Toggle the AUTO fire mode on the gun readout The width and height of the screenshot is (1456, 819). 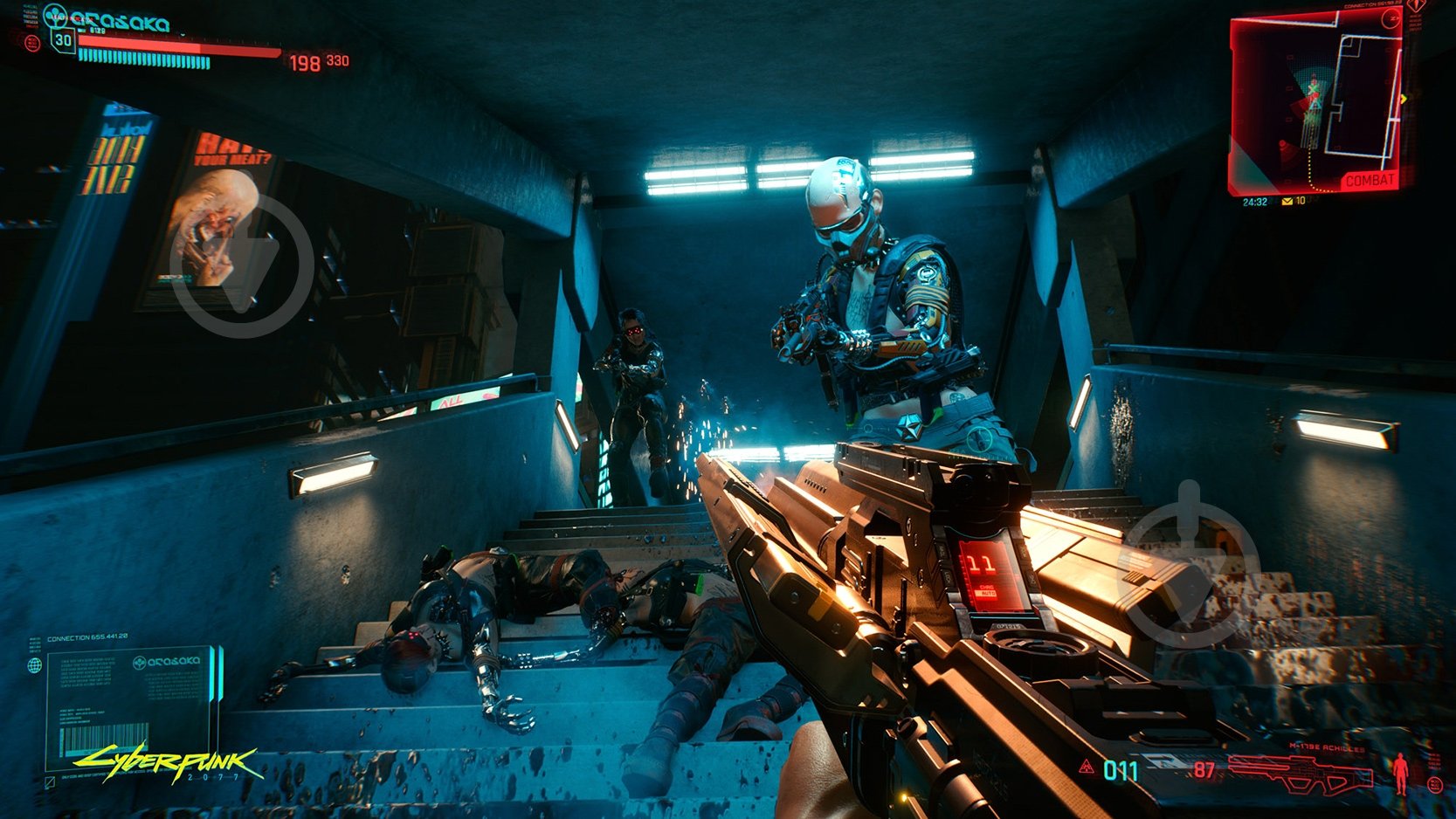tap(985, 595)
